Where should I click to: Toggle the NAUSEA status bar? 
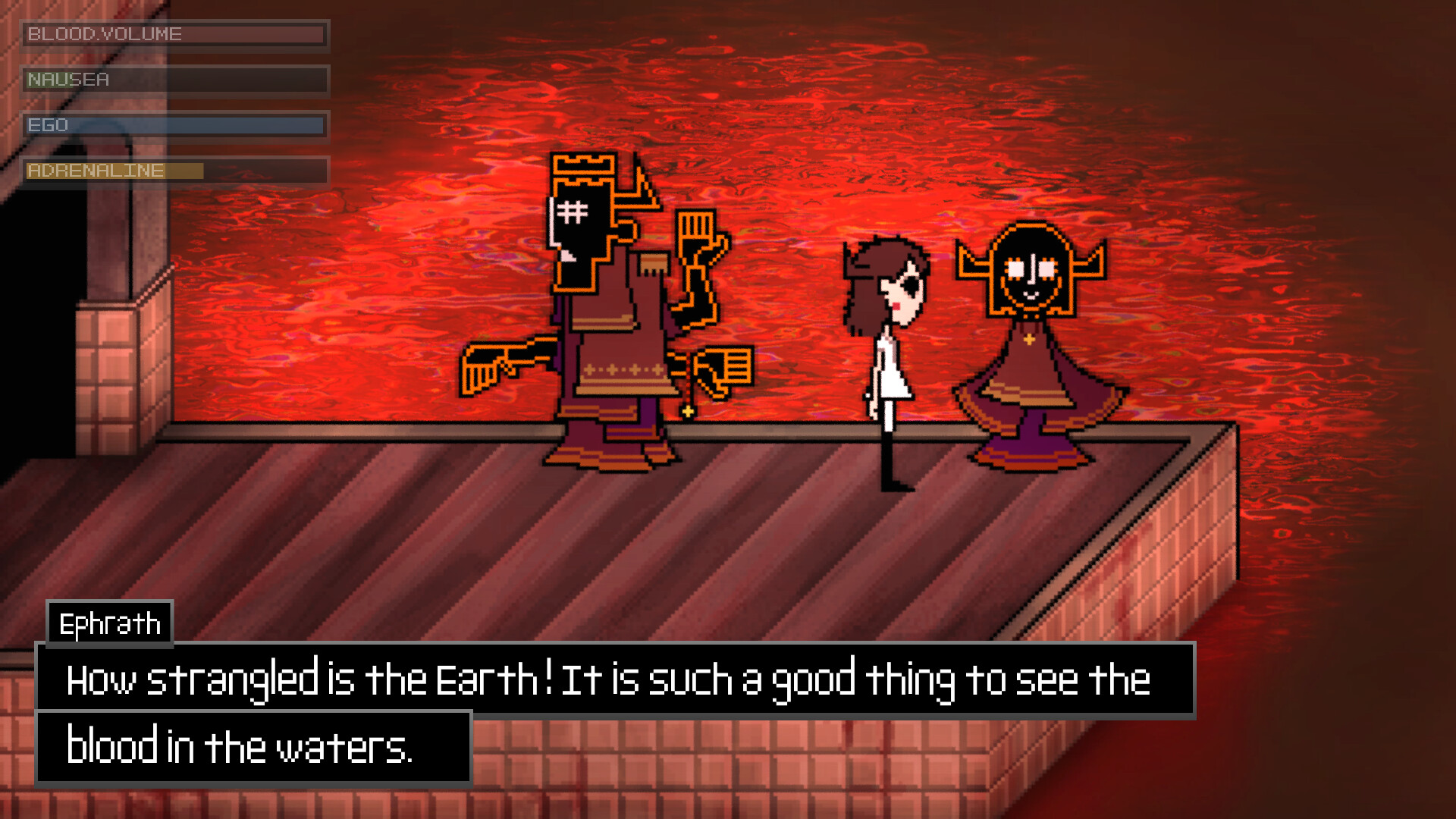click(174, 80)
